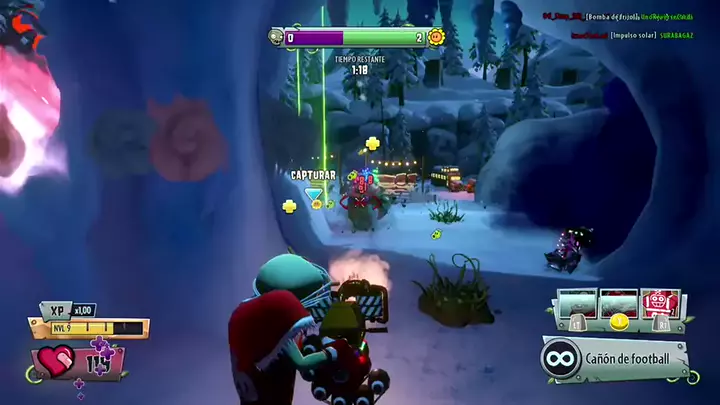Viewport: 720px width, 405px height.
Task: Select the red robot ability icon
Action: tap(661, 303)
